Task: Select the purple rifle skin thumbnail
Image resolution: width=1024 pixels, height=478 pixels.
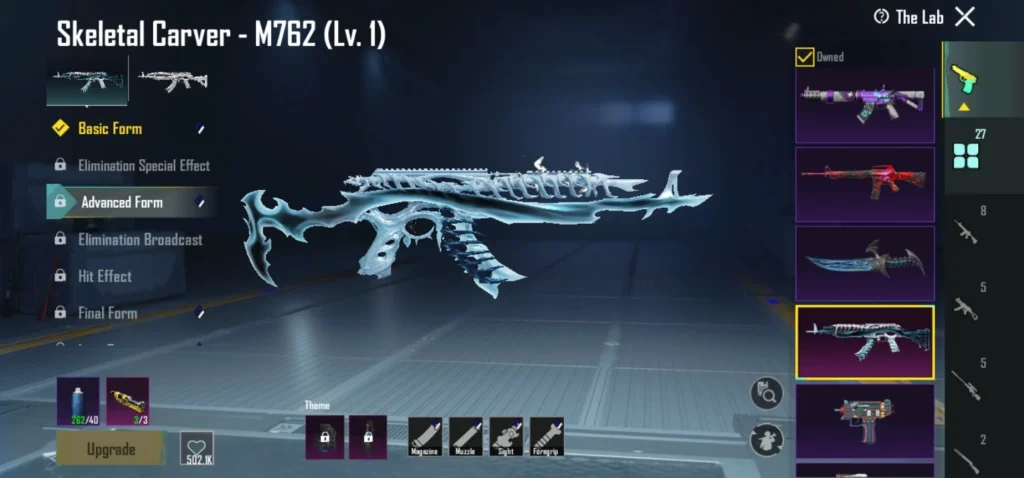Action: [x=864, y=106]
